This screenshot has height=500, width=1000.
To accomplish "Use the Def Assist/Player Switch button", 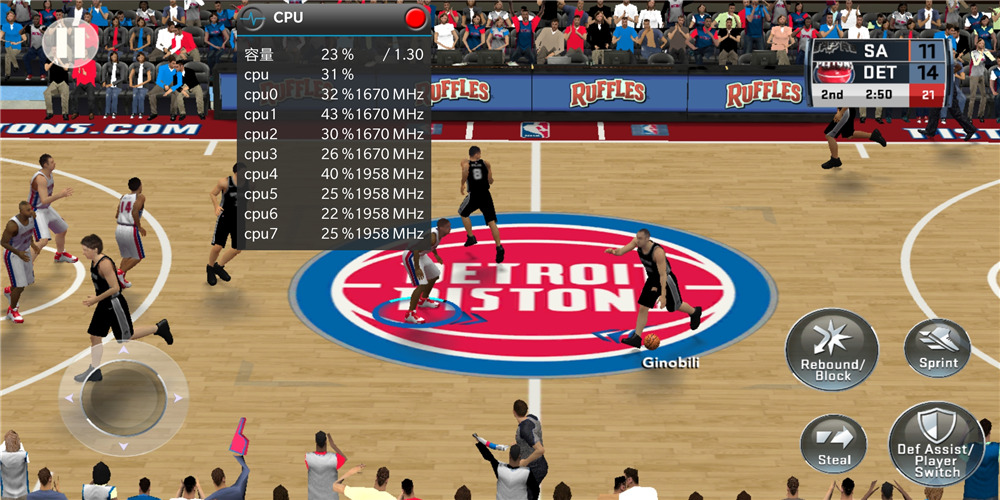I will (x=936, y=444).
